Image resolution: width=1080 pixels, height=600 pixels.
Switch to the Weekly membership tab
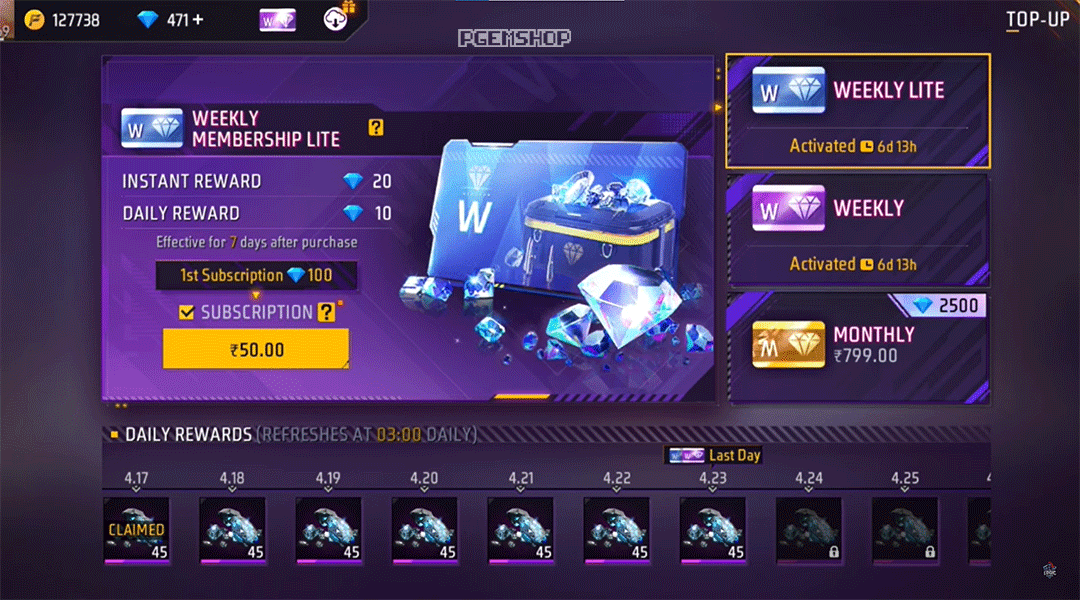pyautogui.click(x=858, y=228)
